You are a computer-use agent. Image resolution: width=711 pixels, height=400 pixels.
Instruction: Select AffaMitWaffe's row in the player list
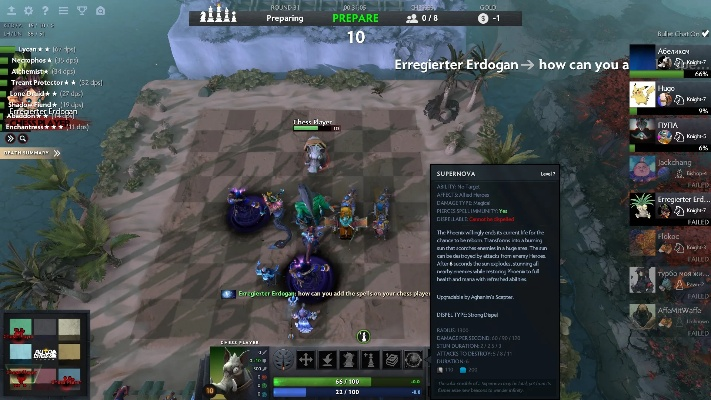click(x=669, y=317)
